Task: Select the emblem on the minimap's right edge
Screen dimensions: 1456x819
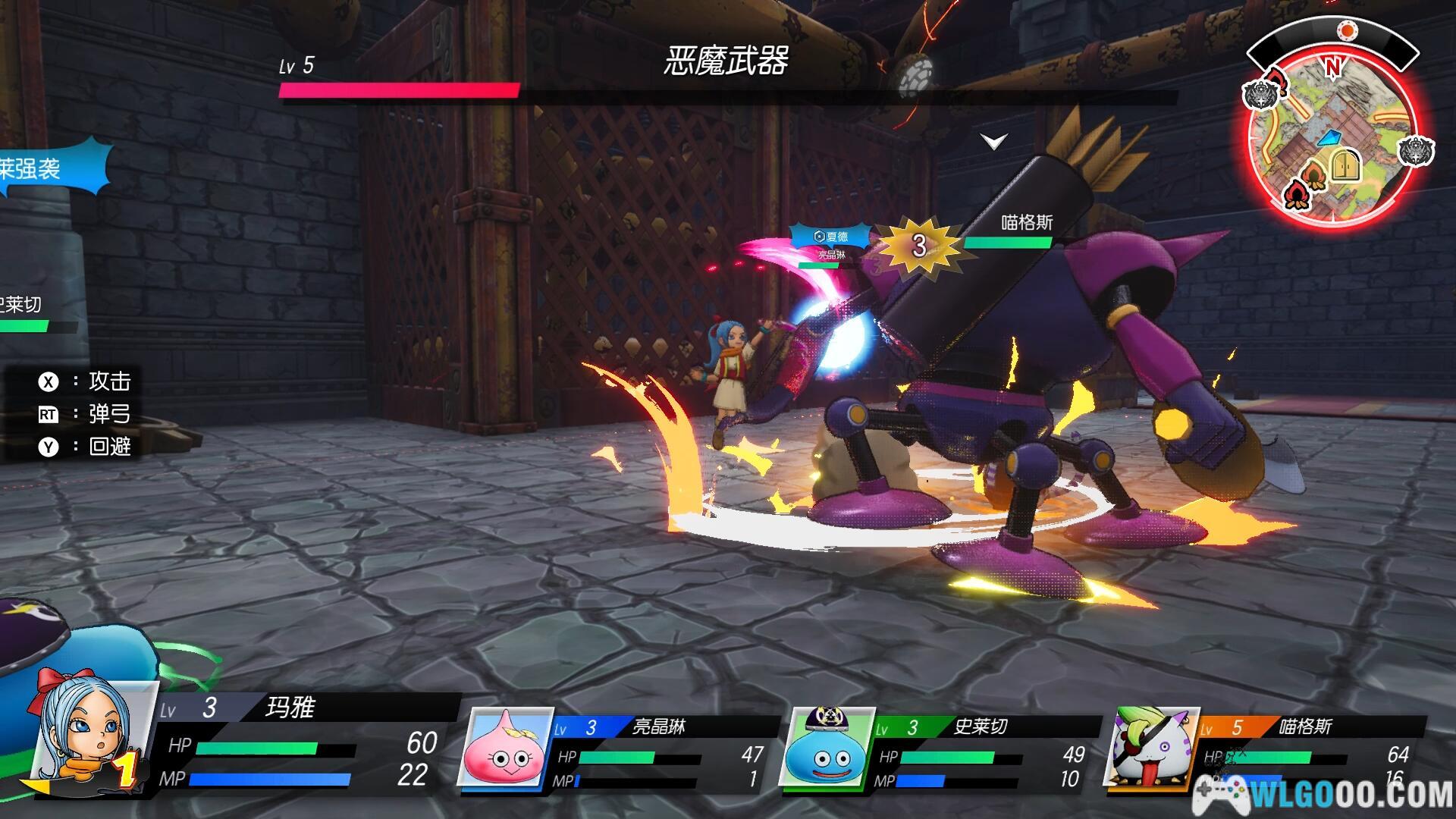Action: coord(1415,152)
